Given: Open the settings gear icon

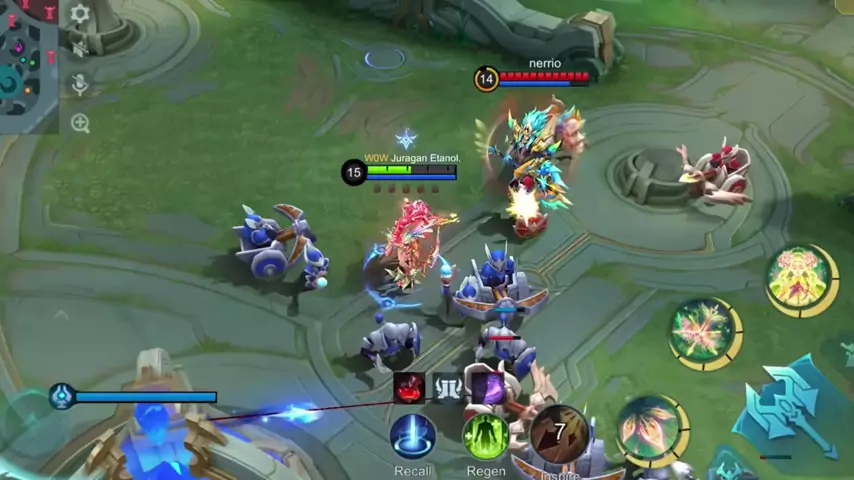Looking at the screenshot, I should click(x=80, y=14).
